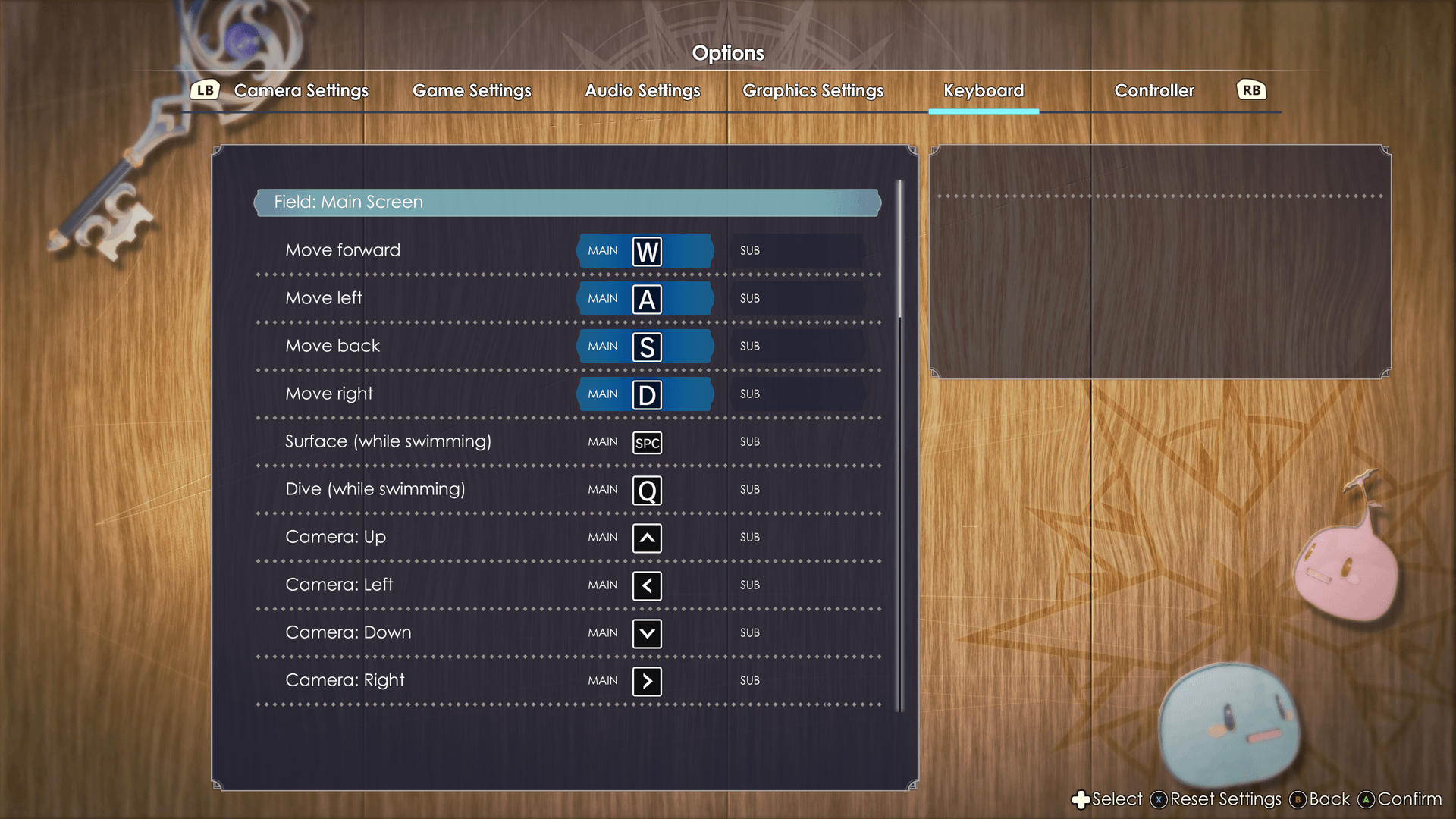1456x819 pixels.
Task: Add a sub key for Camera: Right
Action: 798,681
